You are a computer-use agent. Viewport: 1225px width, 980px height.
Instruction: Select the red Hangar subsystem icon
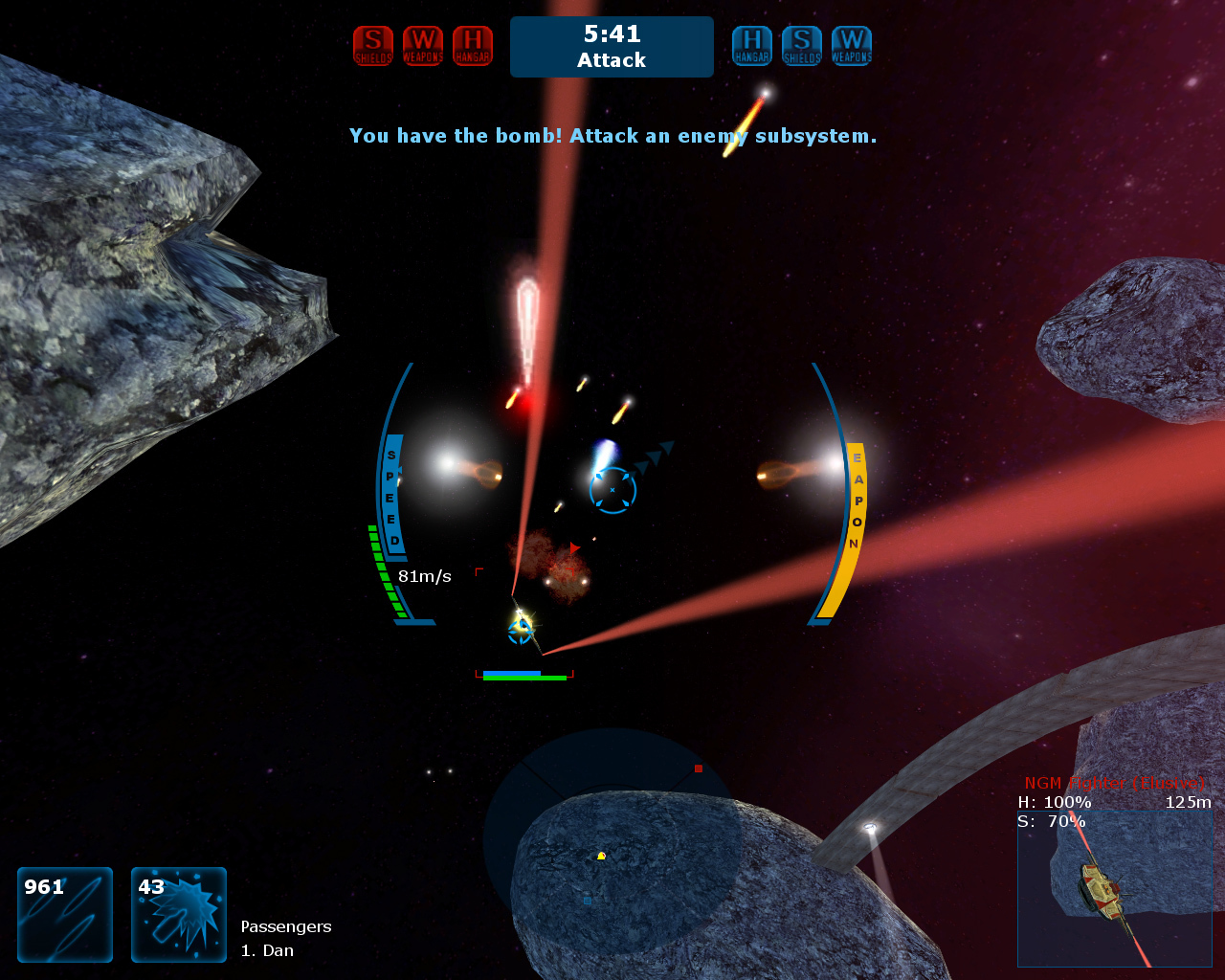473,46
